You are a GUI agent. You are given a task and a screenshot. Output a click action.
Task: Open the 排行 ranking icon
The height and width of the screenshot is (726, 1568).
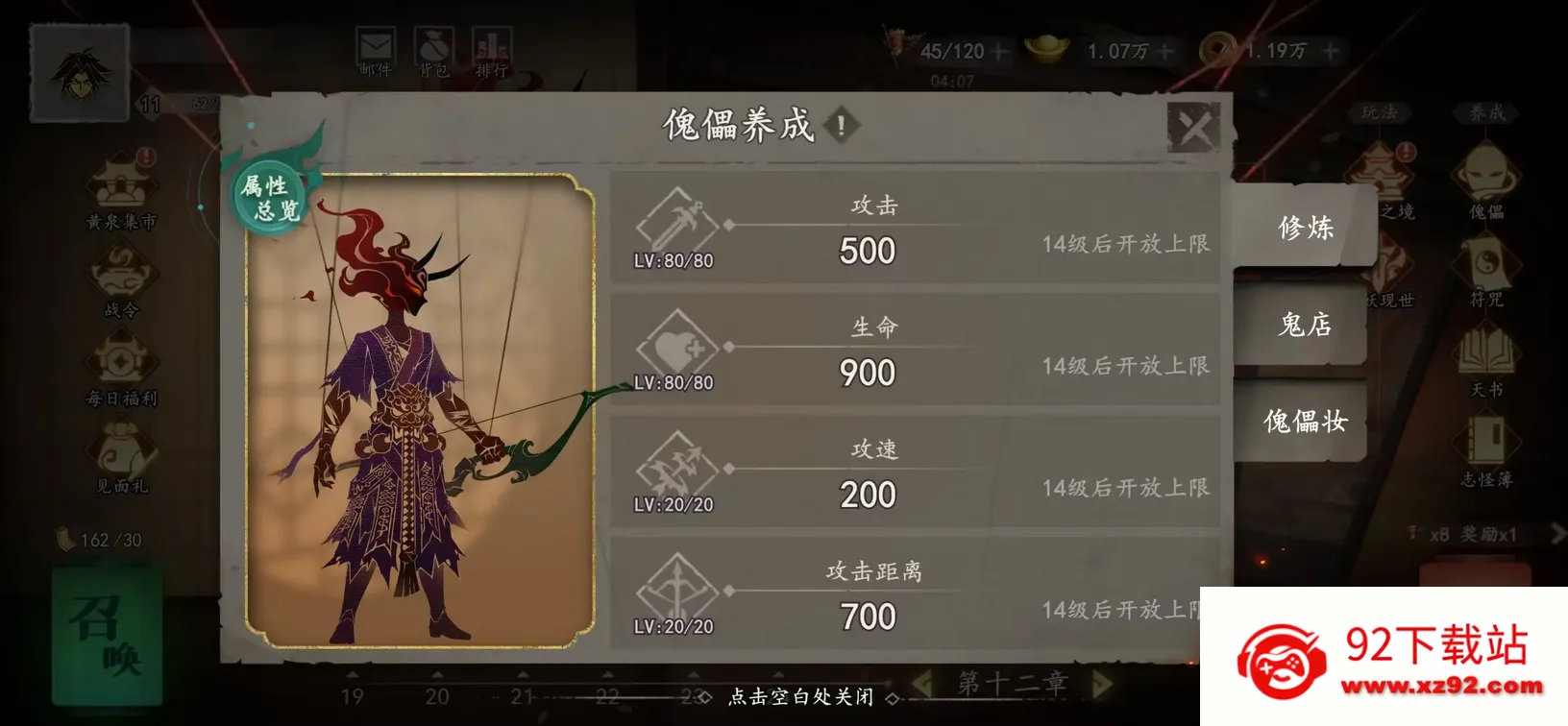(493, 46)
